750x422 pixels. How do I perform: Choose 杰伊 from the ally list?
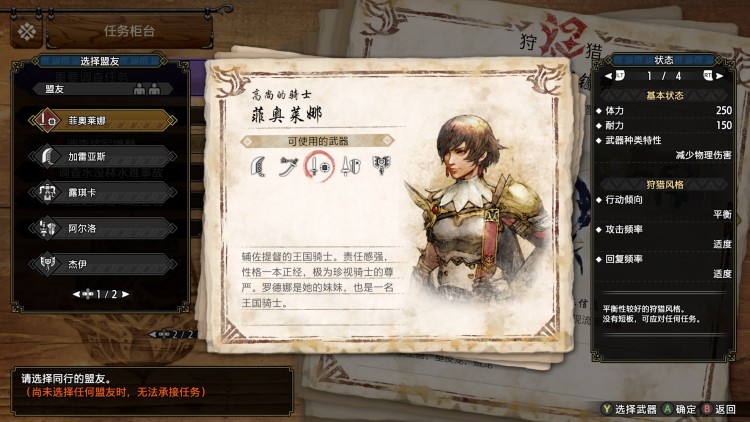coord(100,264)
